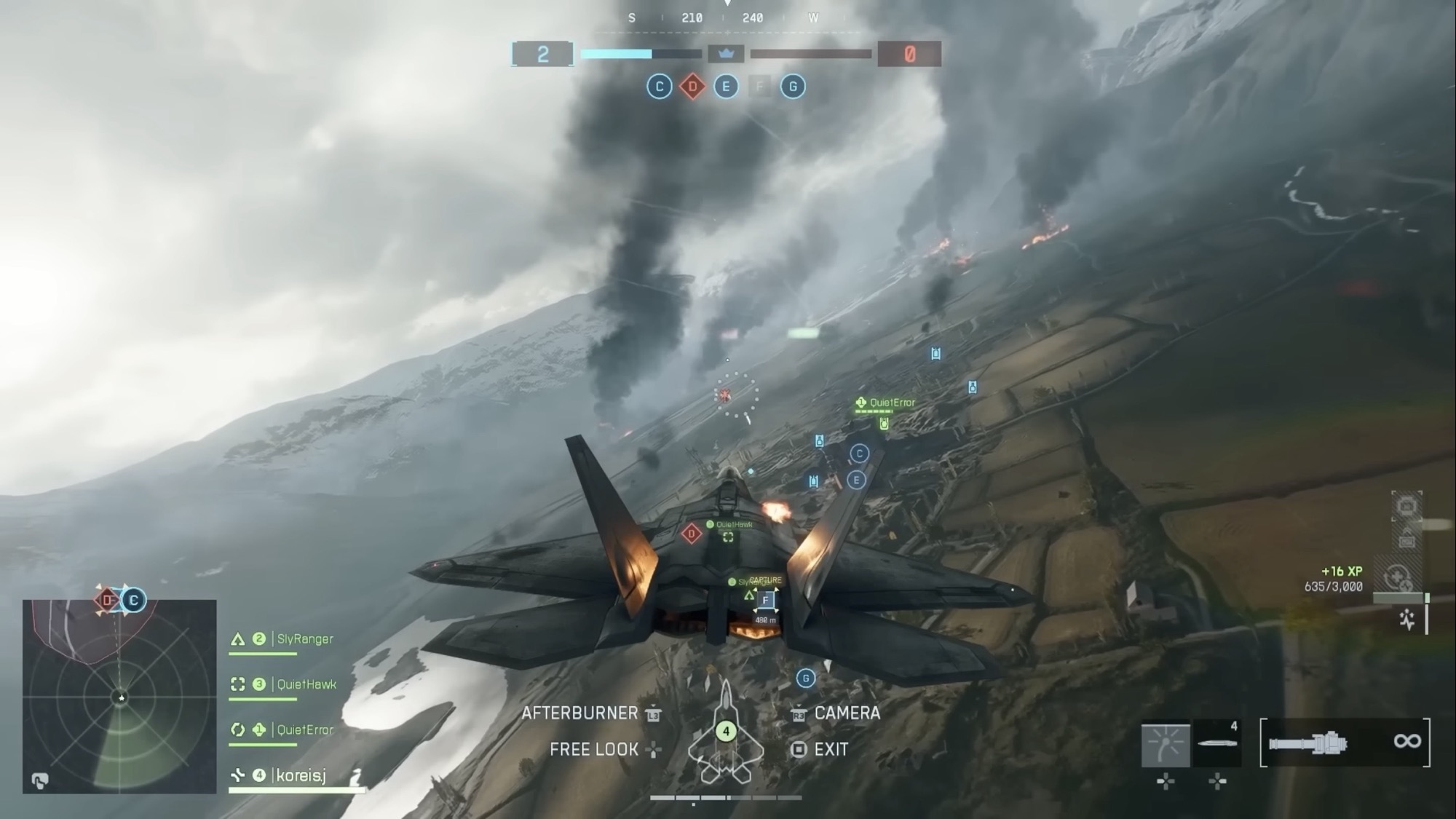The height and width of the screenshot is (819, 1456).
Task: Click the compass heading strip
Action: coord(726,18)
